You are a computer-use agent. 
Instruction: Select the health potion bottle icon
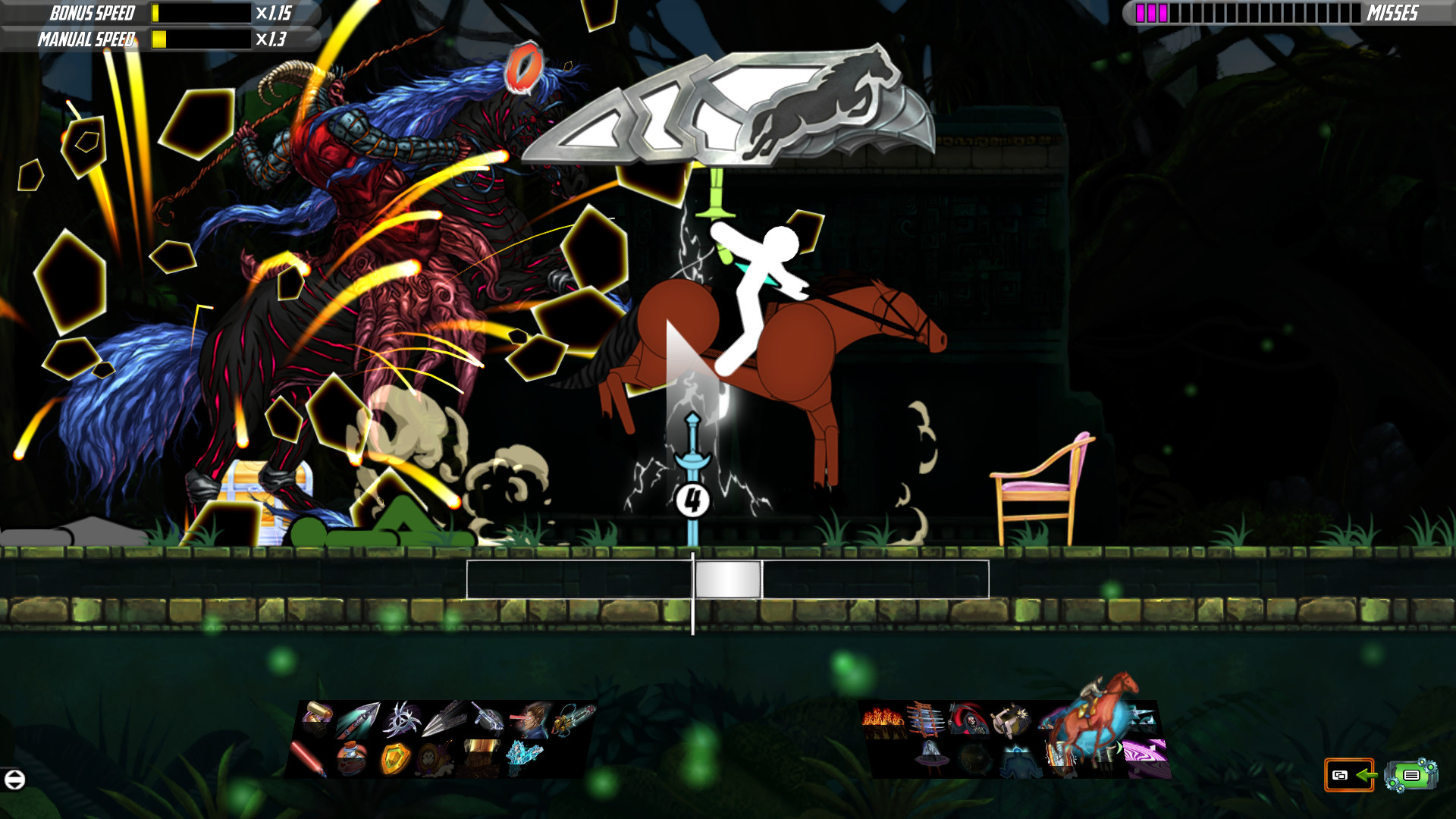point(350,758)
